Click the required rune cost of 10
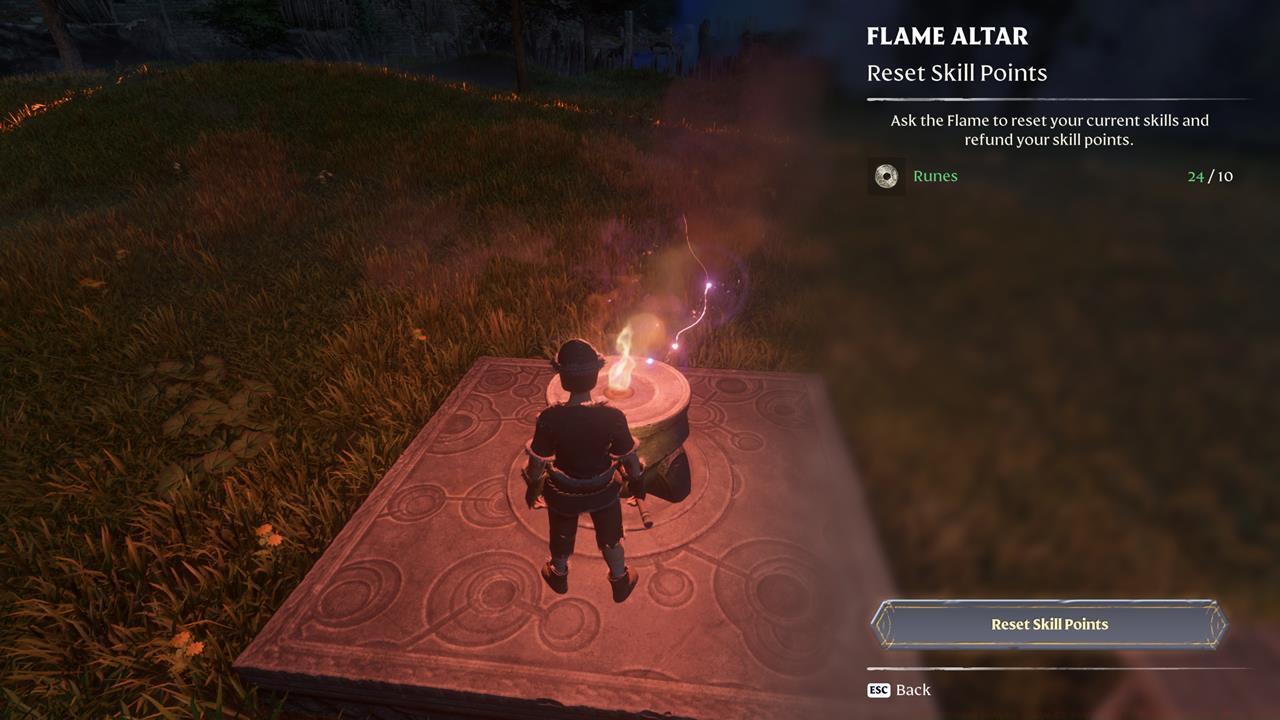 [x=1224, y=176]
